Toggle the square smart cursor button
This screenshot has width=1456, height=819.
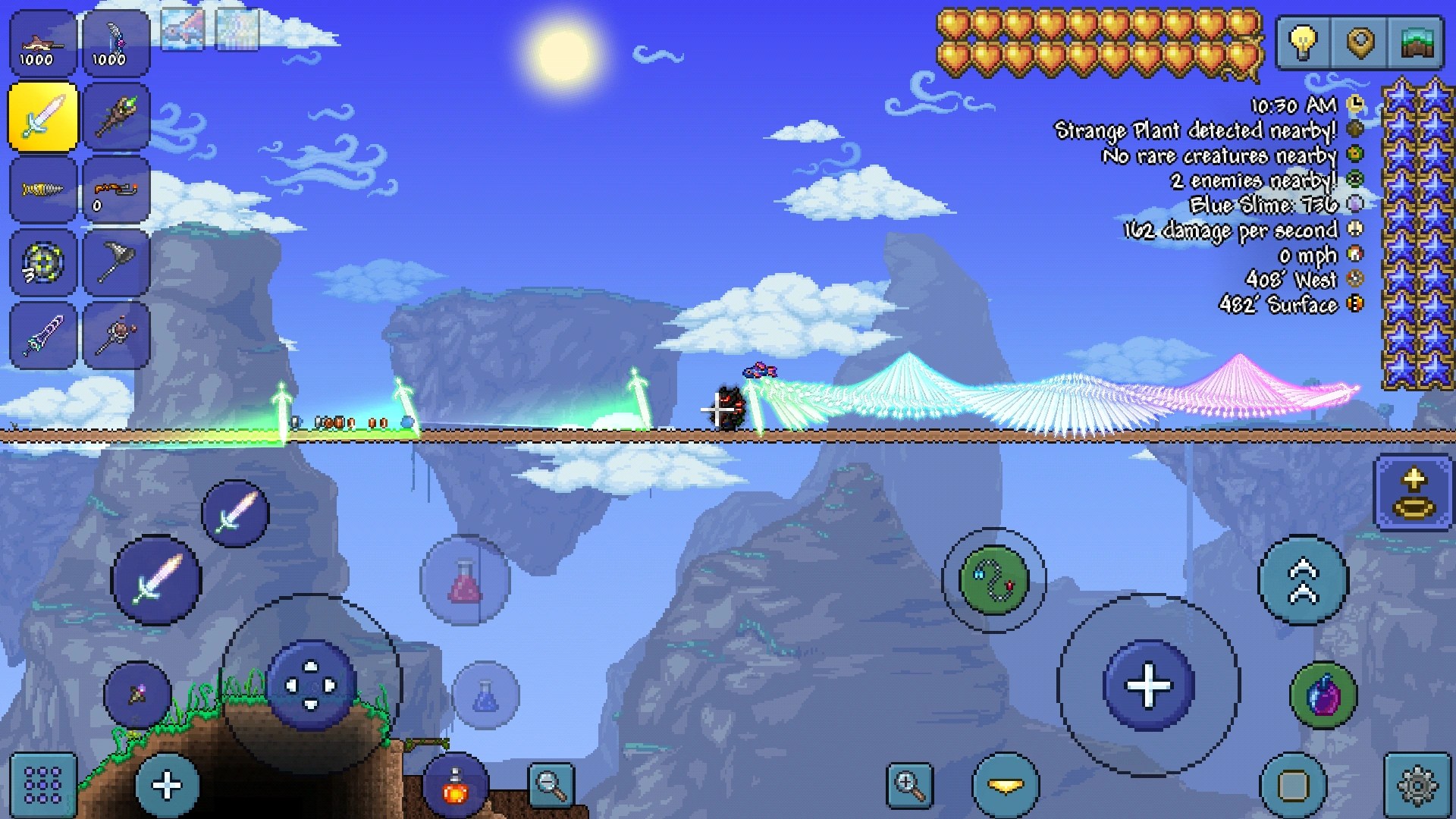point(1294,786)
